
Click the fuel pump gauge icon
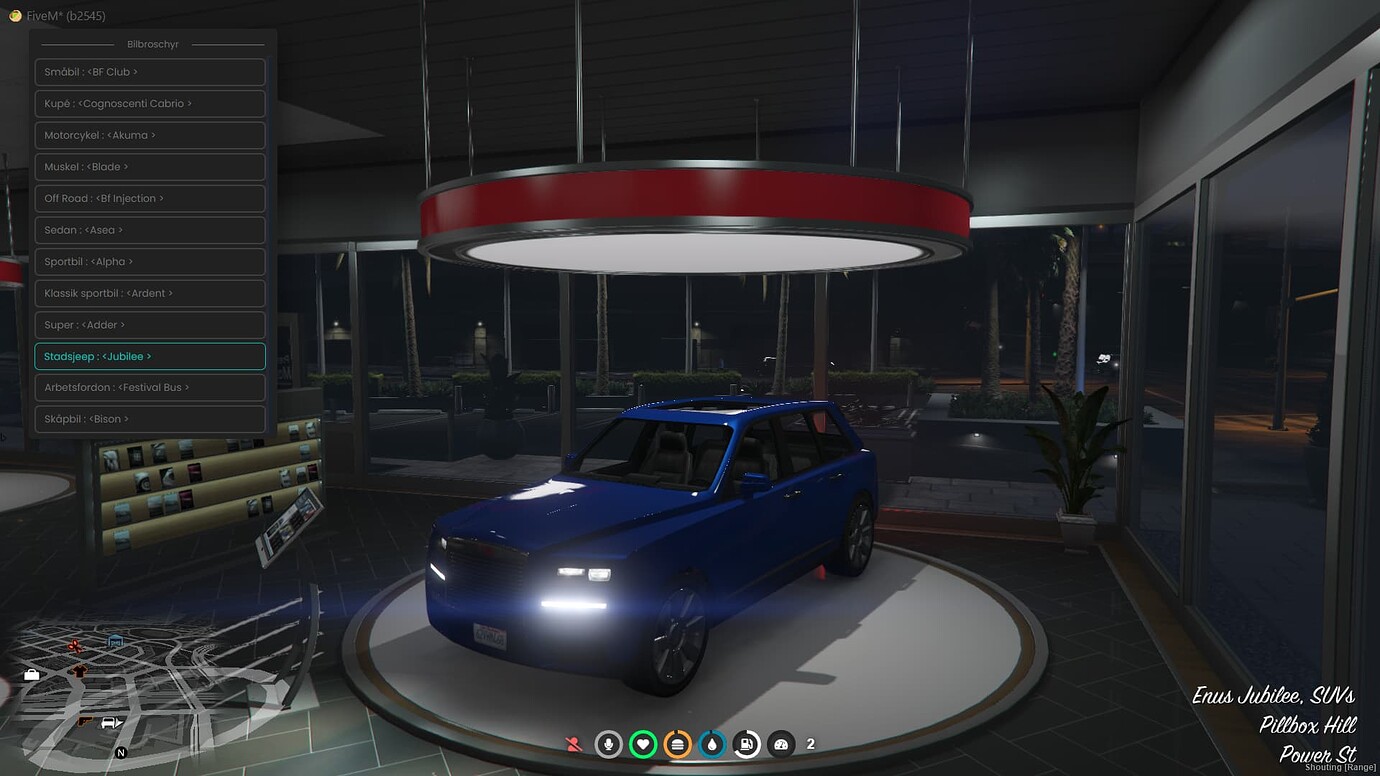point(746,744)
